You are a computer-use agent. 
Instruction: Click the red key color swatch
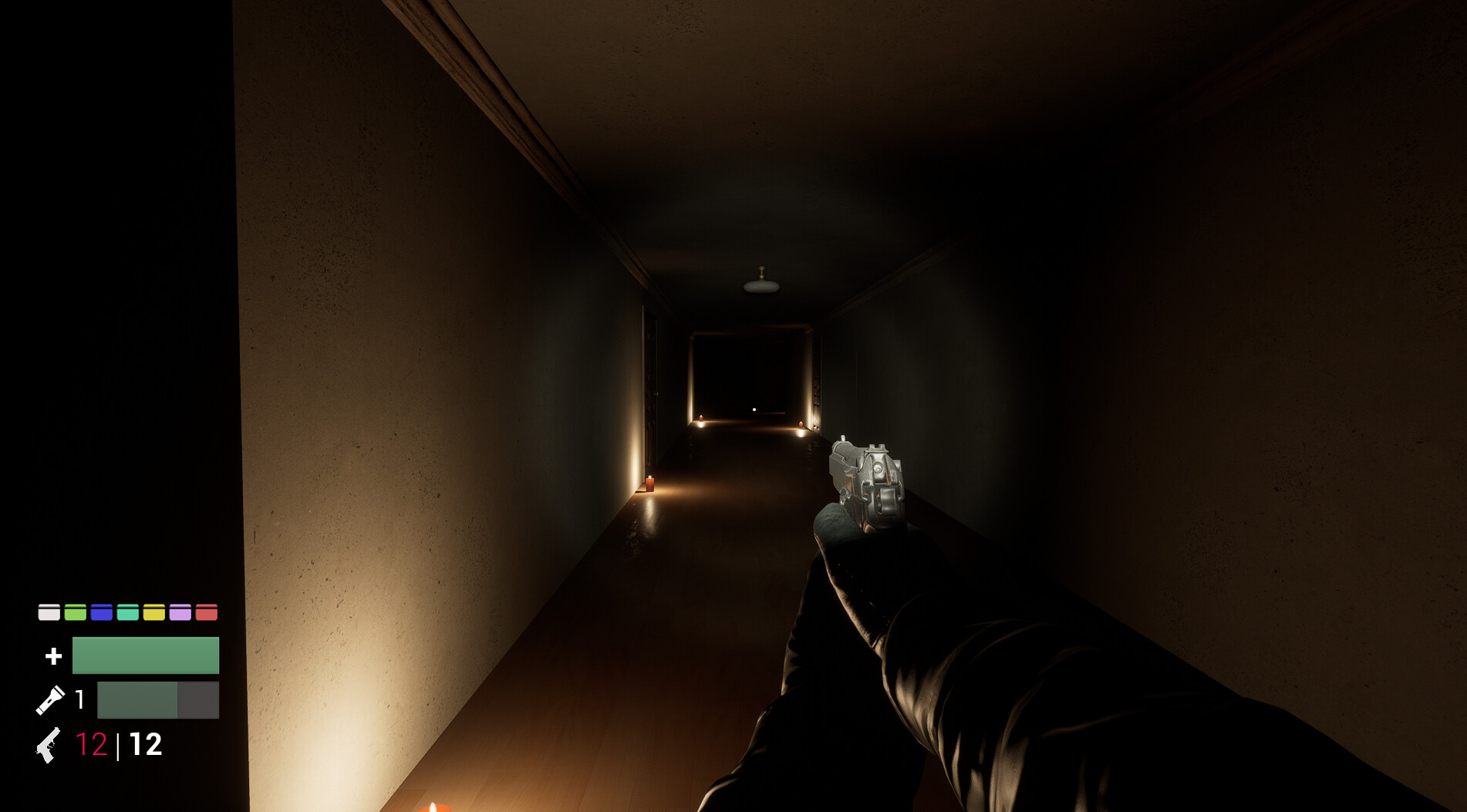(x=206, y=614)
